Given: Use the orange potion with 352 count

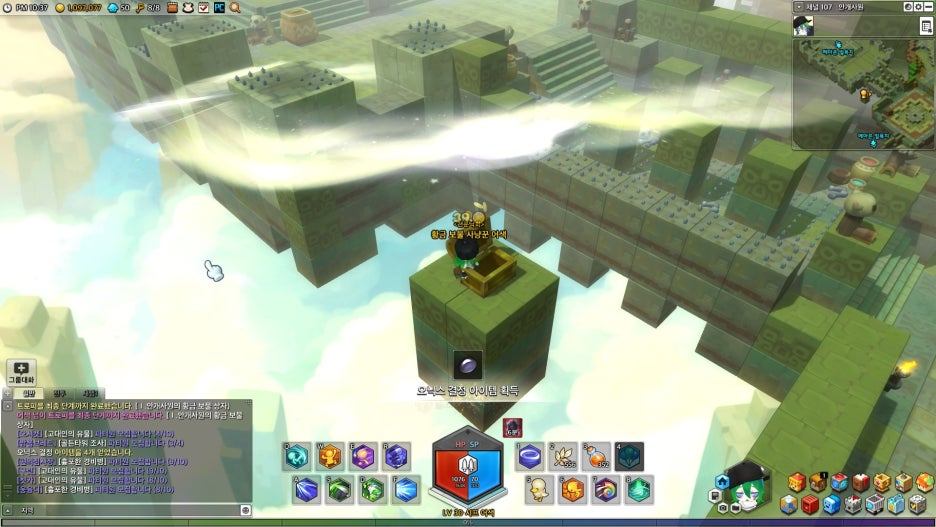Looking at the screenshot, I should click(597, 457).
